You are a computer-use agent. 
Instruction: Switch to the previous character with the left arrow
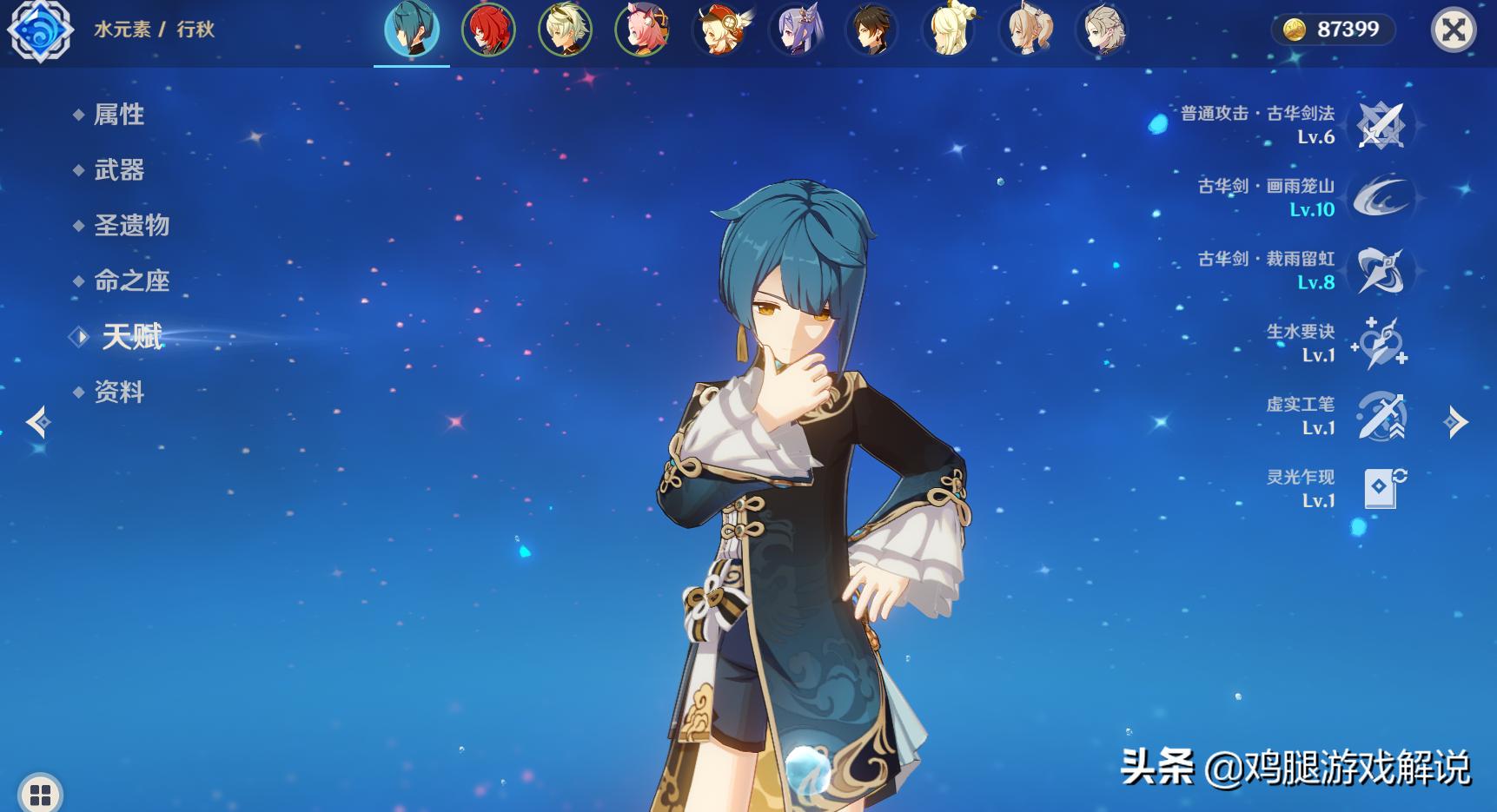(x=38, y=423)
